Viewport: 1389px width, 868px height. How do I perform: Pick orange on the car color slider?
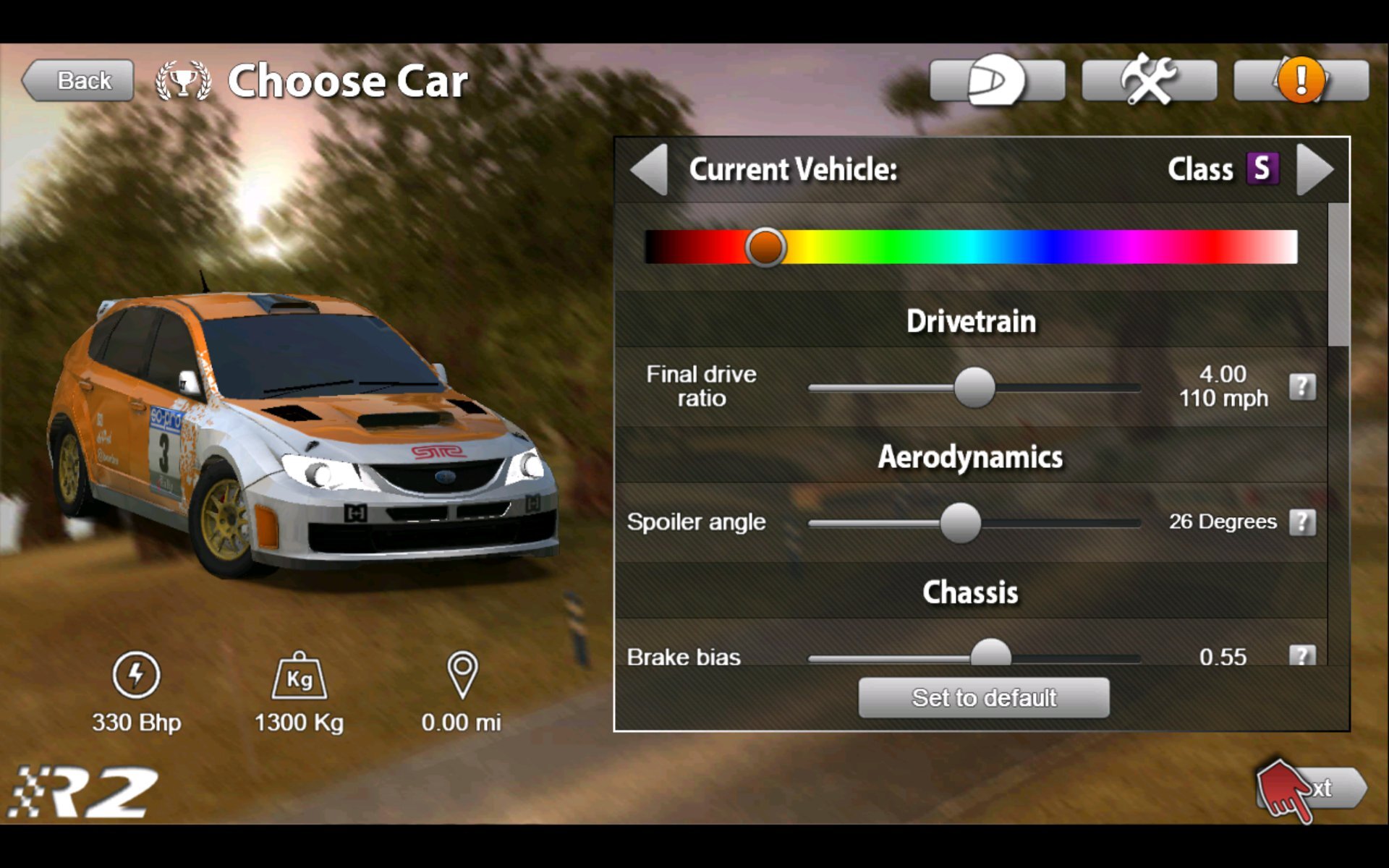click(765, 247)
